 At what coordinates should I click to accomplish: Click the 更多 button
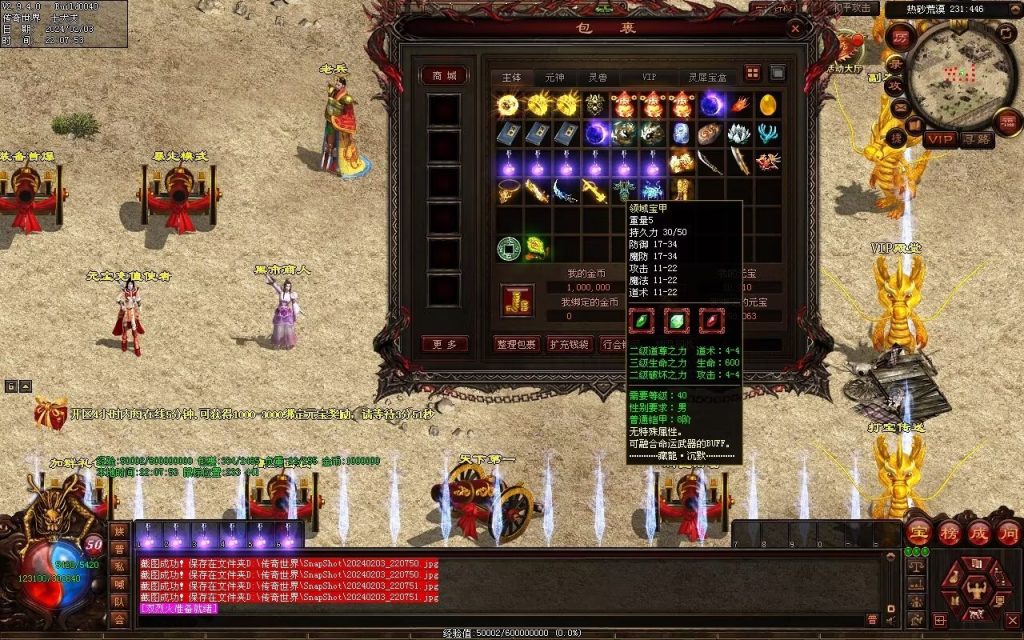click(444, 344)
